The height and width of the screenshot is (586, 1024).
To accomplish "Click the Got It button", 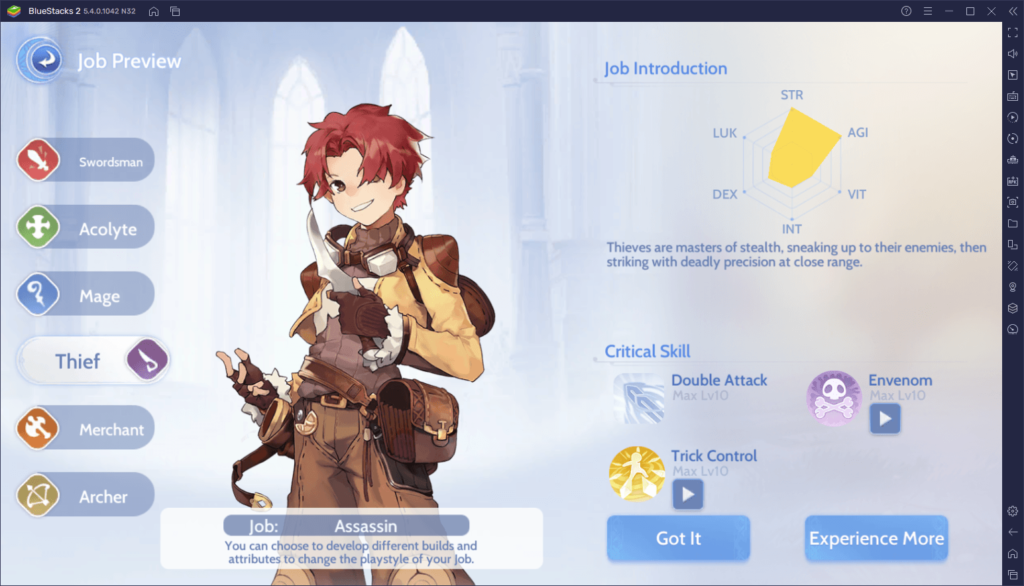I will [x=678, y=538].
